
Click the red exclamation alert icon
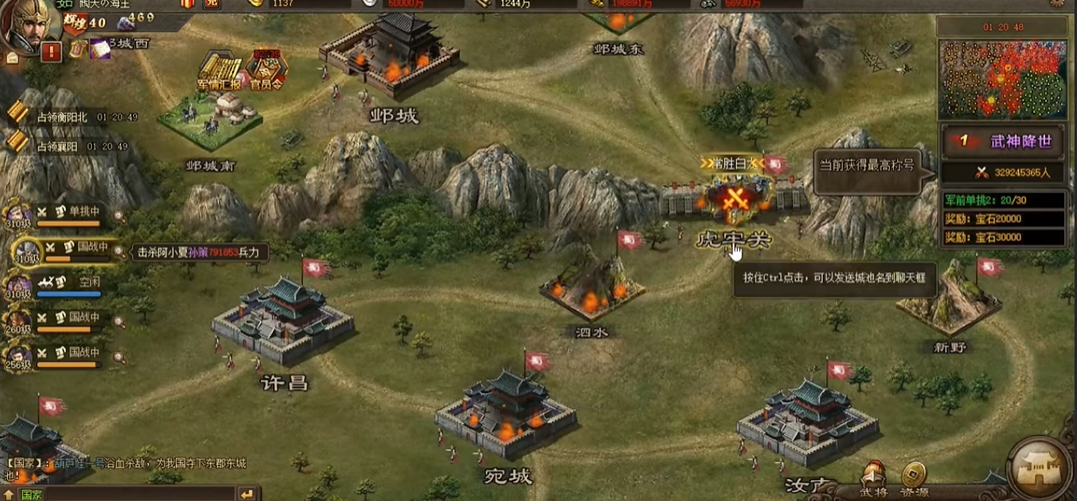tap(51, 51)
